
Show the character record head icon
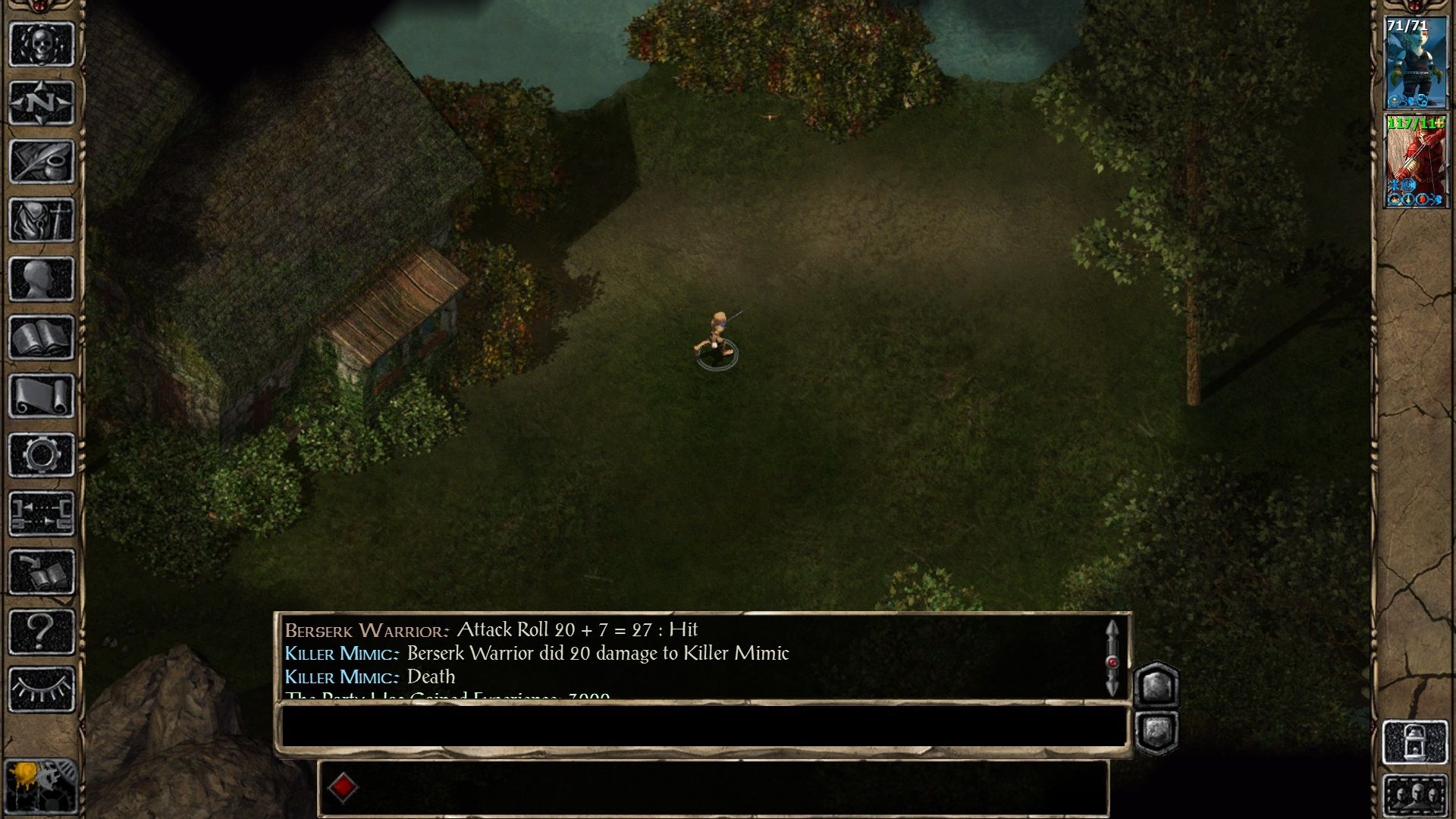tap(42, 278)
